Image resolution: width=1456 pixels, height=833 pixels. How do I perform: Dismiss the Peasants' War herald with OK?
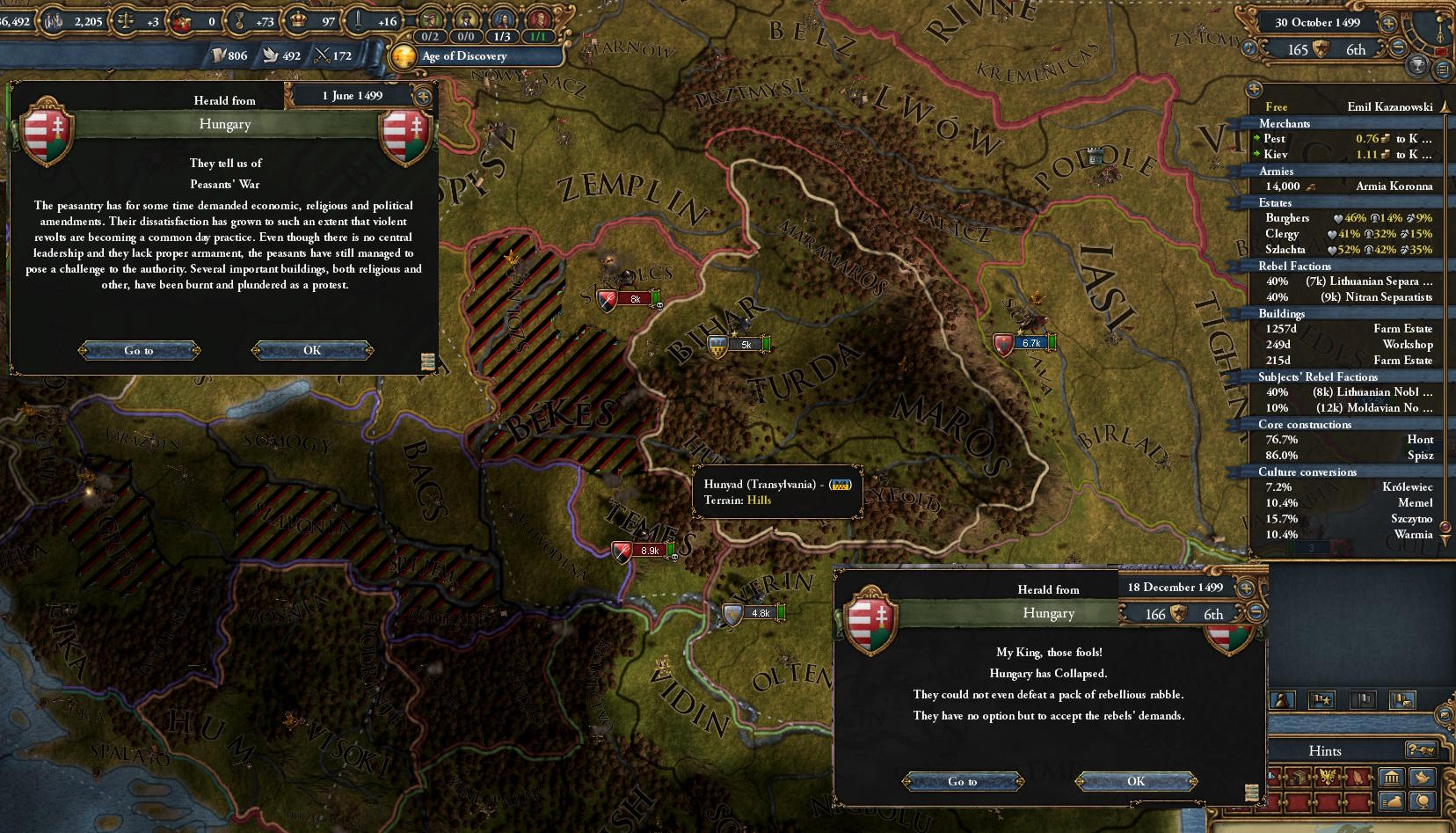312,350
